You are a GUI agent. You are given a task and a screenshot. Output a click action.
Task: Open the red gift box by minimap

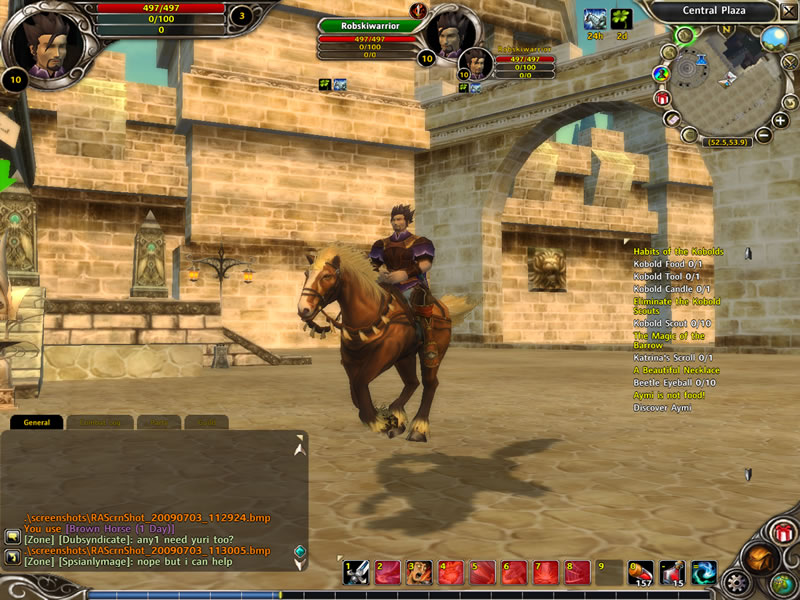(x=661, y=98)
